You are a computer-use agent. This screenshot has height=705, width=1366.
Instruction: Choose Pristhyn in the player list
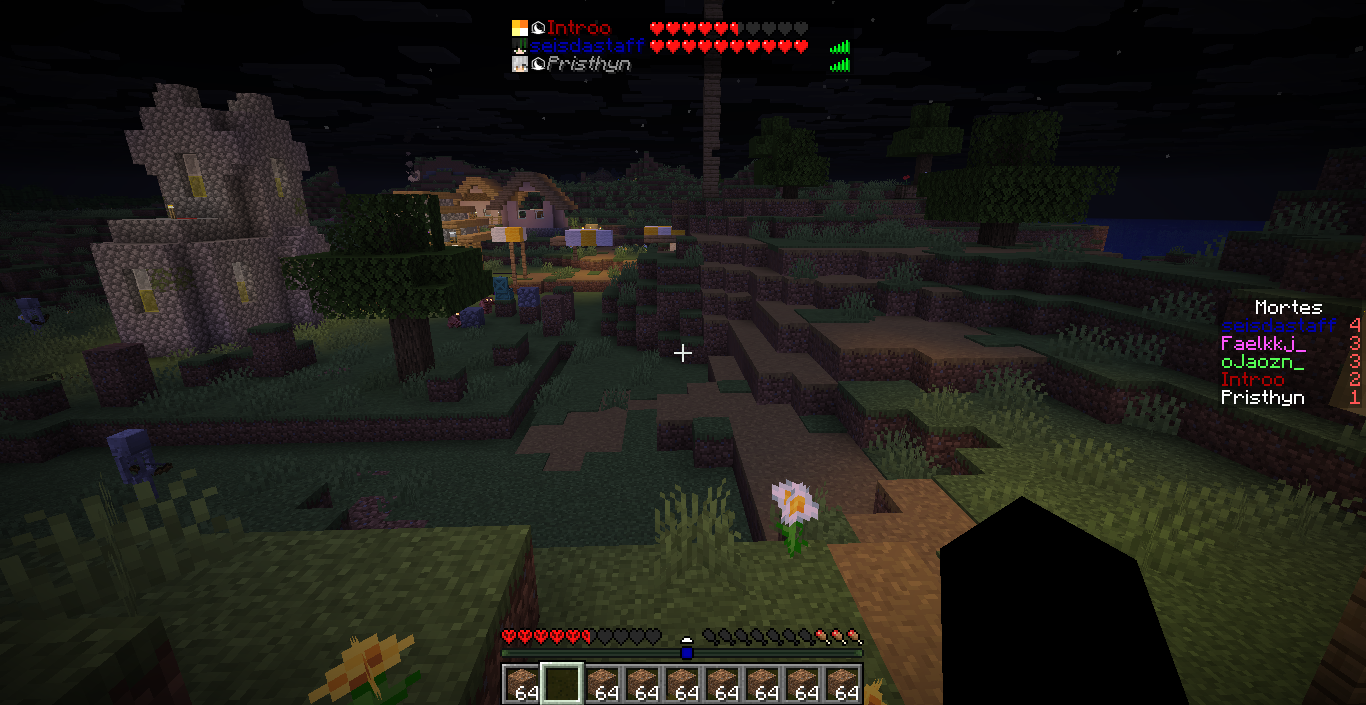[x=588, y=64]
